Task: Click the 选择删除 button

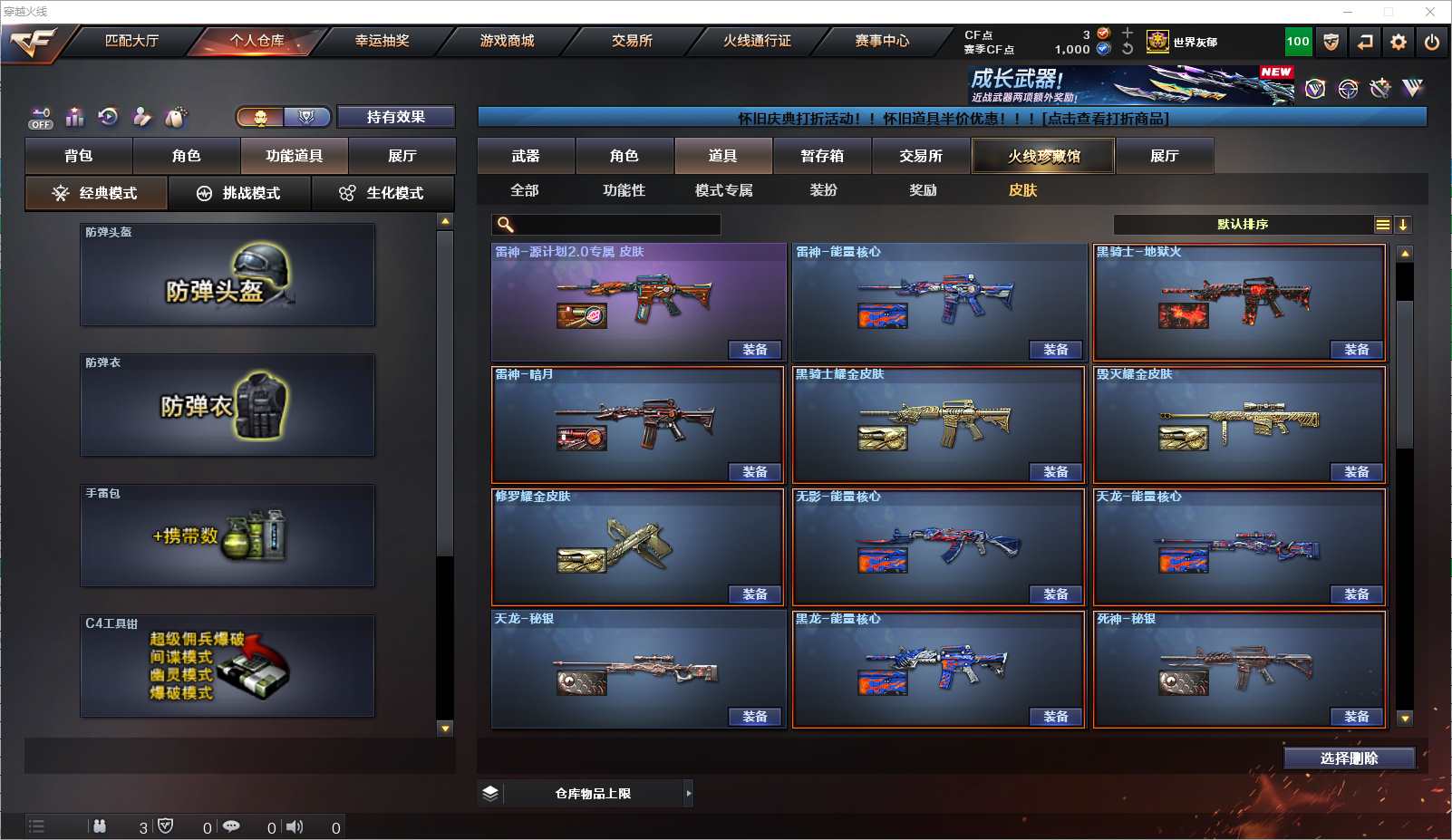Action: point(1349,758)
